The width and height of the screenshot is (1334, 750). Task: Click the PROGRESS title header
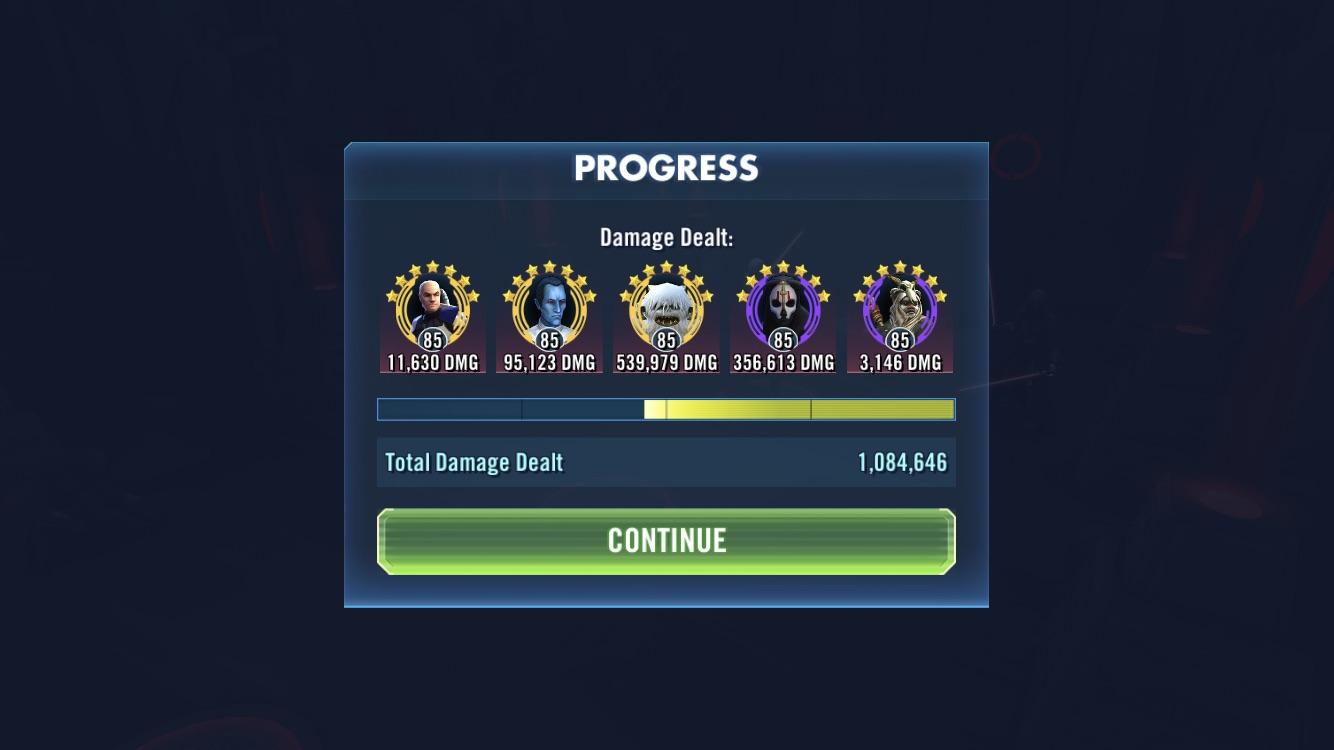pos(666,168)
